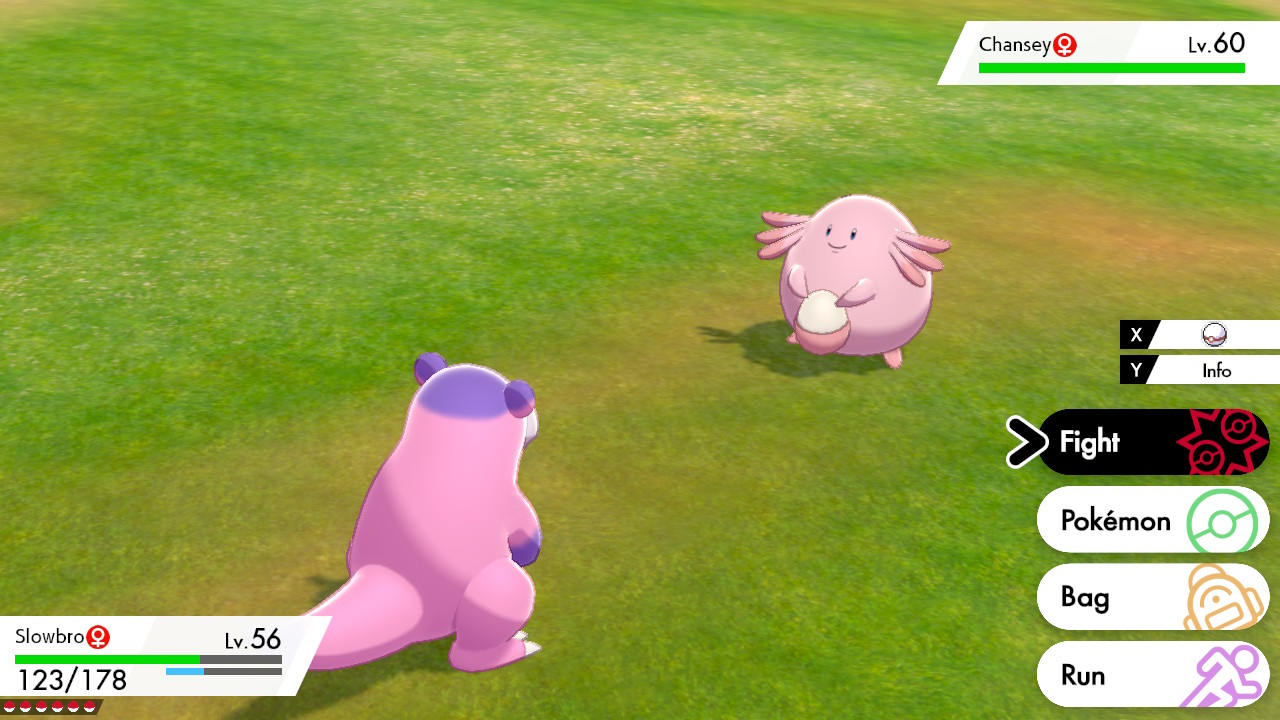Click Chansey's female gender symbol
This screenshot has height=720, width=1280.
tap(1066, 44)
